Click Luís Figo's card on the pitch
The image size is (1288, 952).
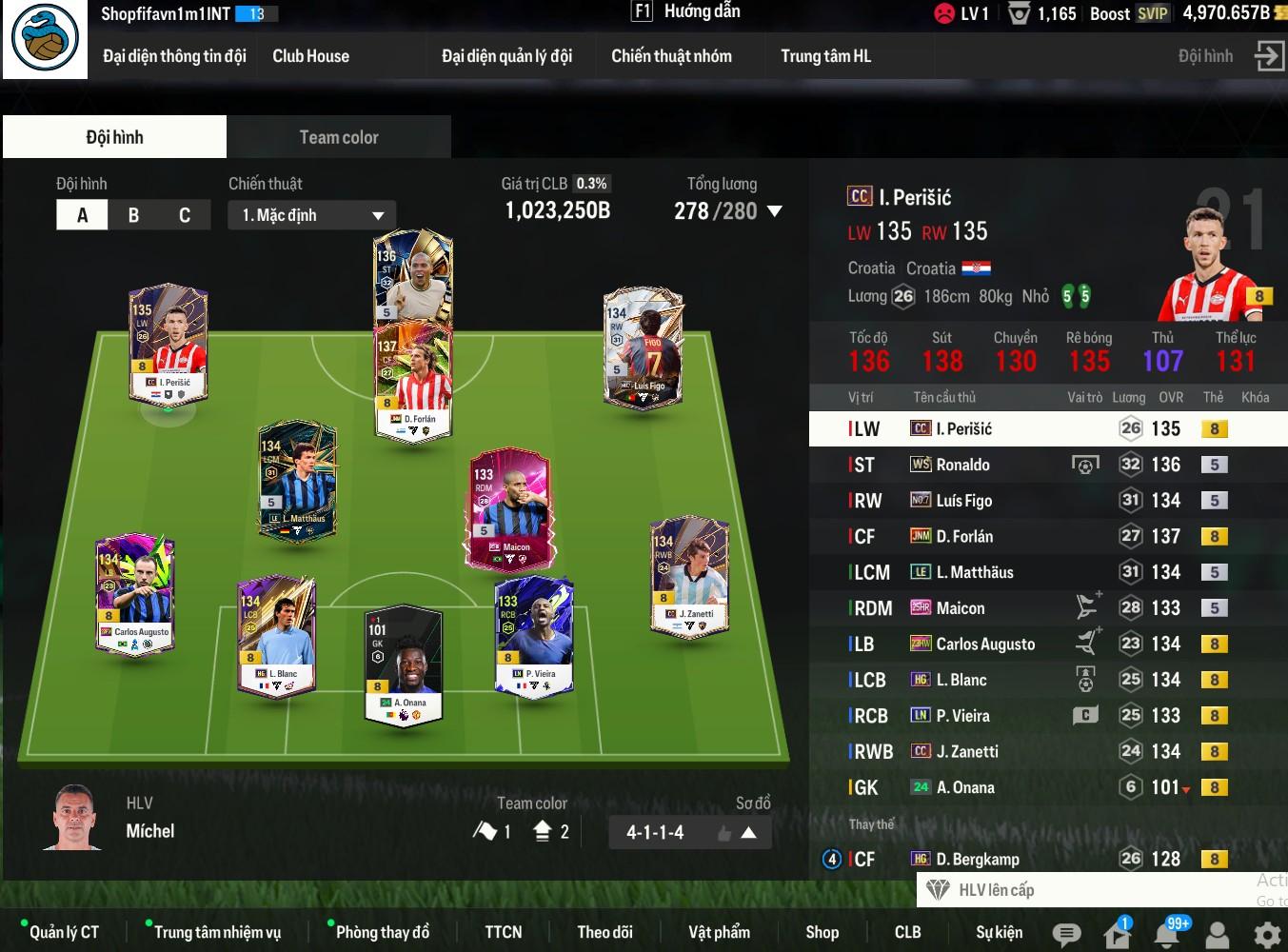[643, 349]
